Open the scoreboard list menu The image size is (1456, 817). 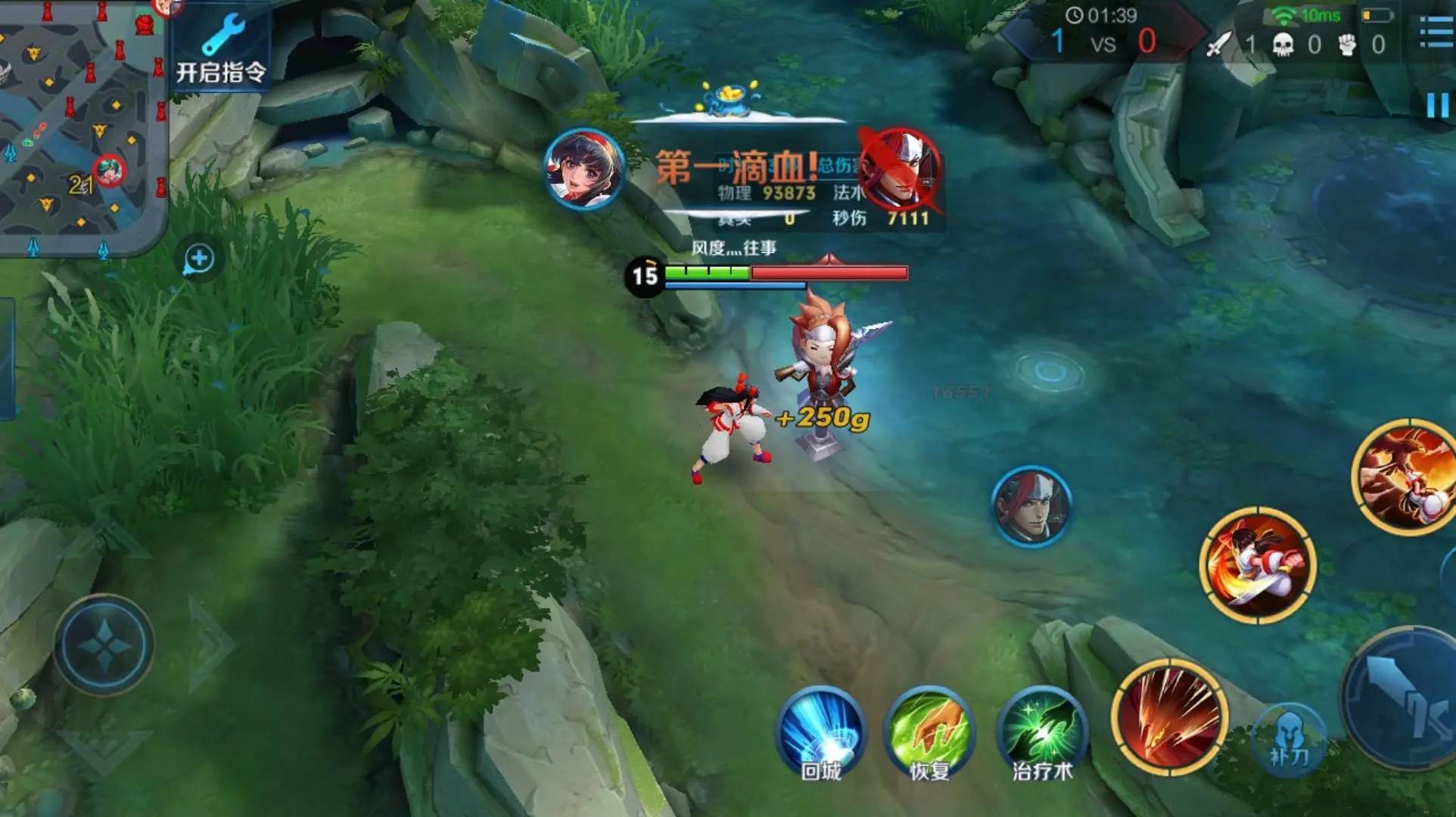coord(1436,32)
